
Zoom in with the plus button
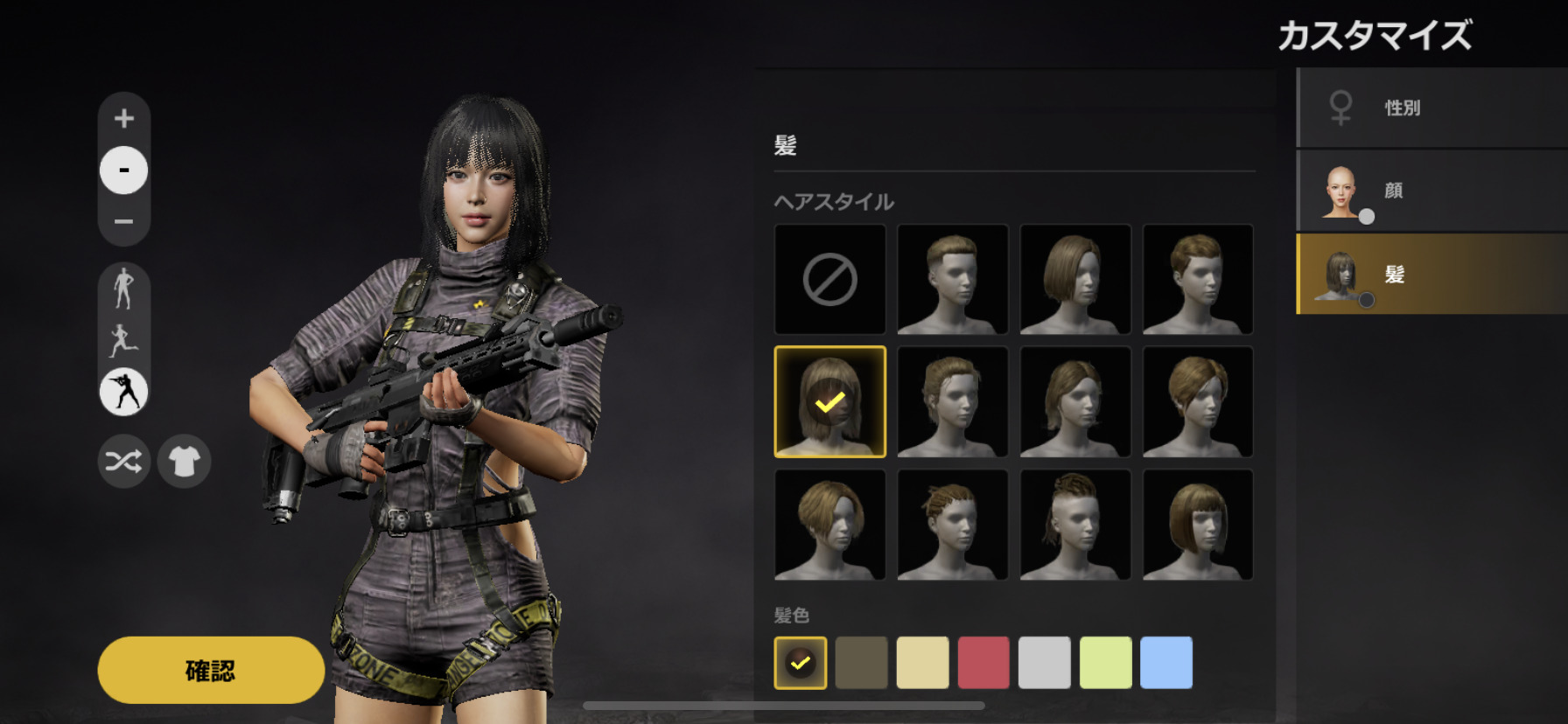pos(124,118)
